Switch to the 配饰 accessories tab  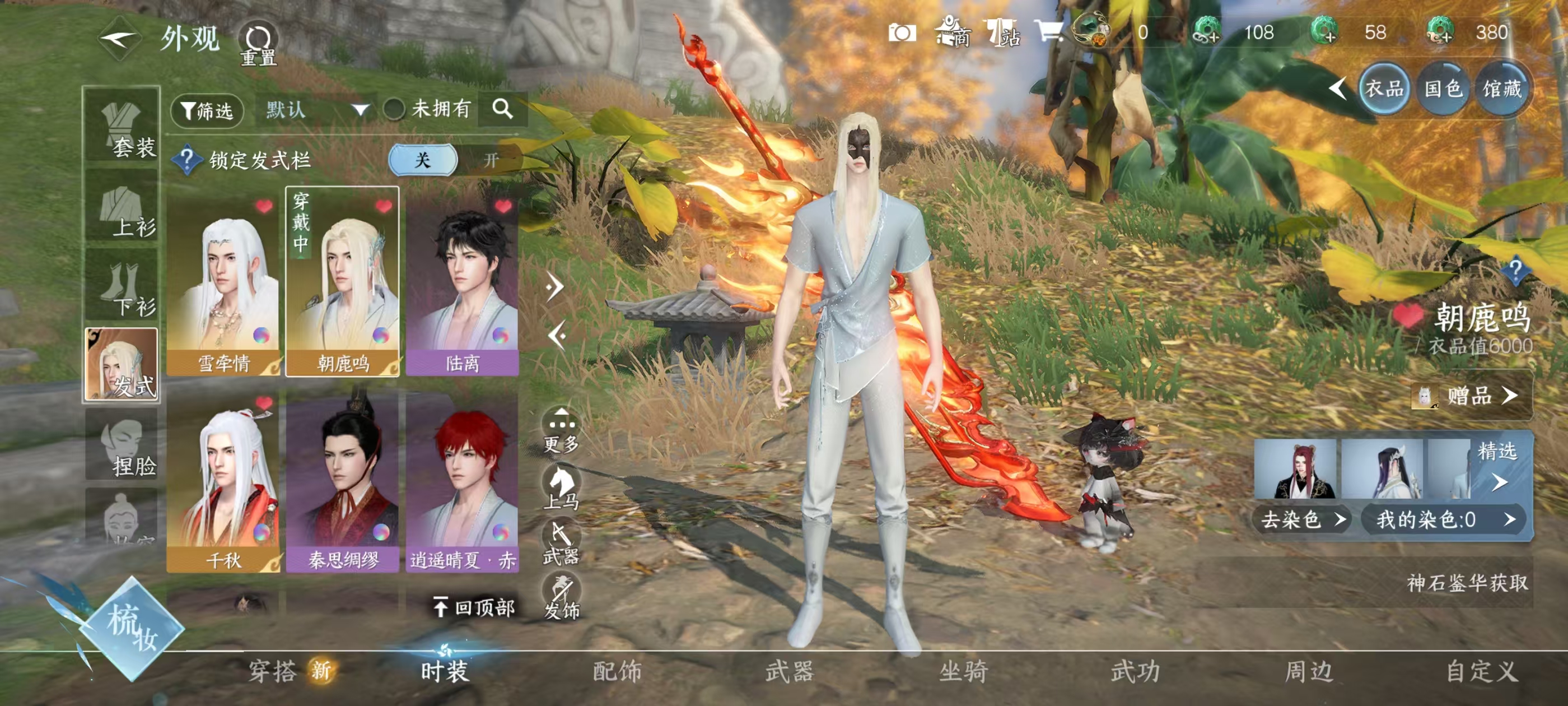pos(617,671)
